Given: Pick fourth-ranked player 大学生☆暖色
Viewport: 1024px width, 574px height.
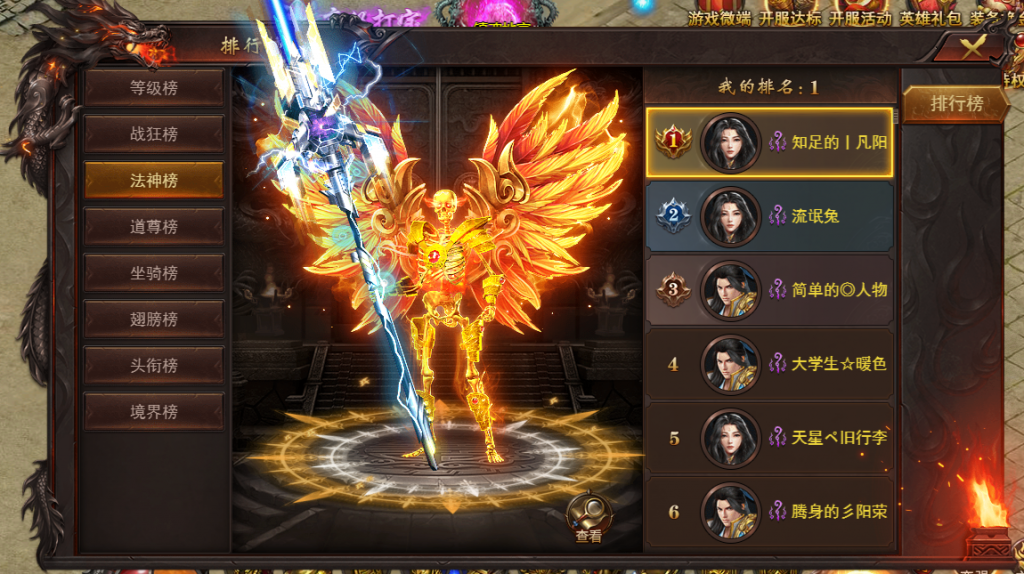Looking at the screenshot, I should pos(769,364).
